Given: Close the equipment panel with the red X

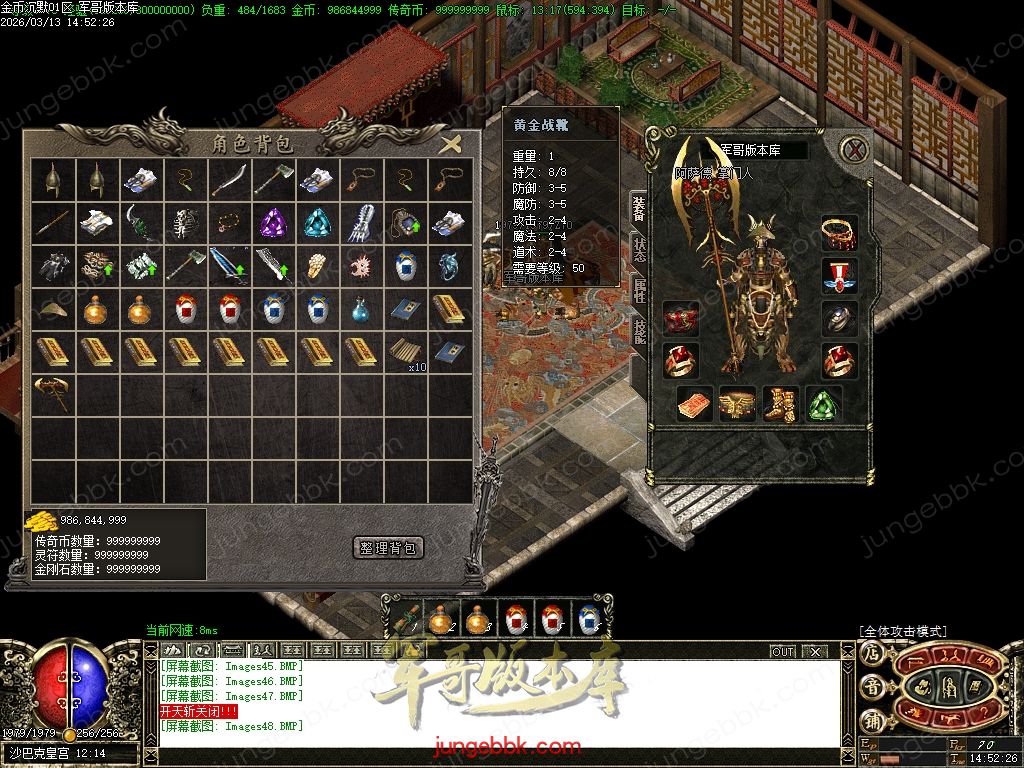Looking at the screenshot, I should [x=853, y=150].
